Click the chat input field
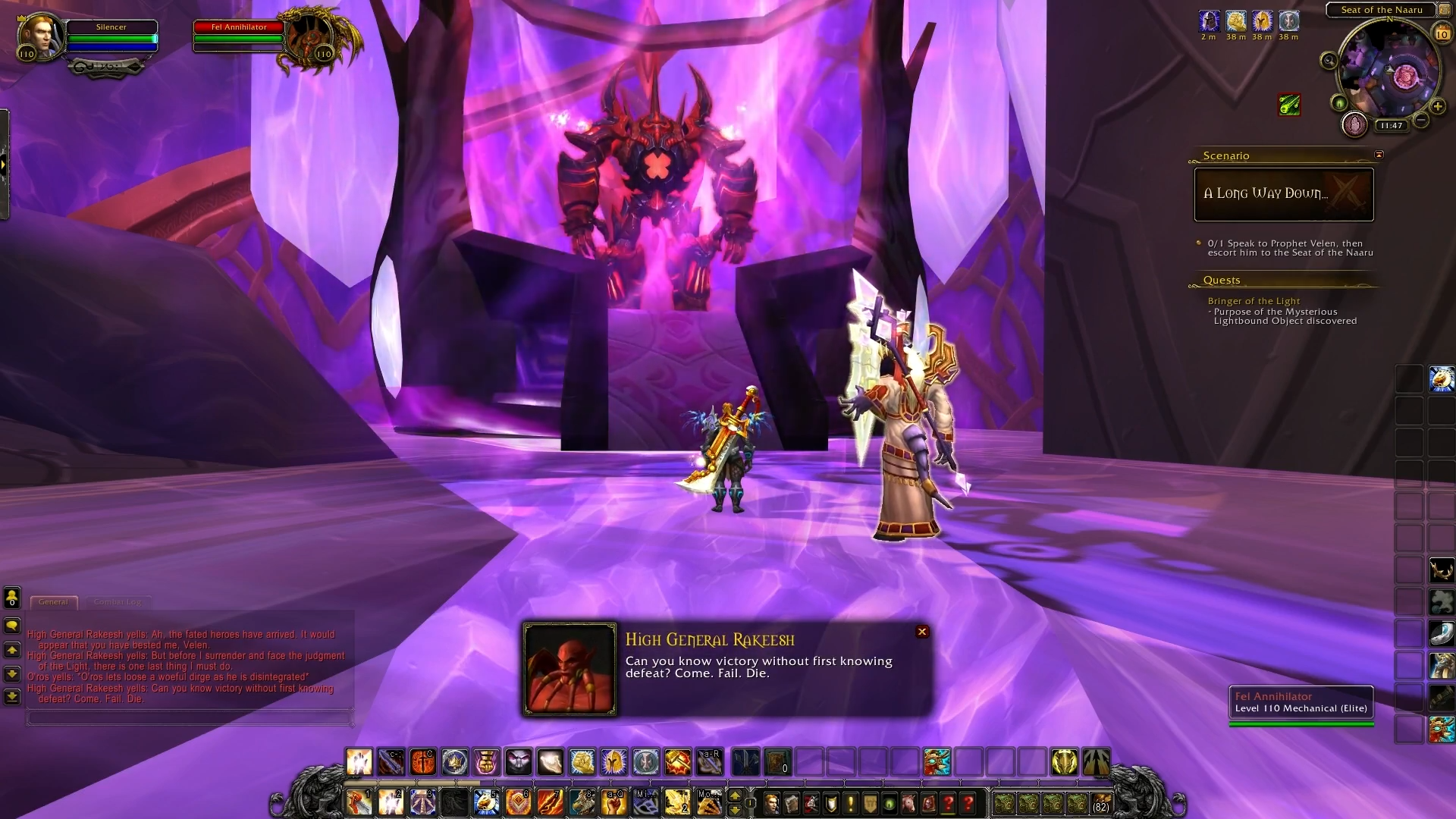 [190, 717]
